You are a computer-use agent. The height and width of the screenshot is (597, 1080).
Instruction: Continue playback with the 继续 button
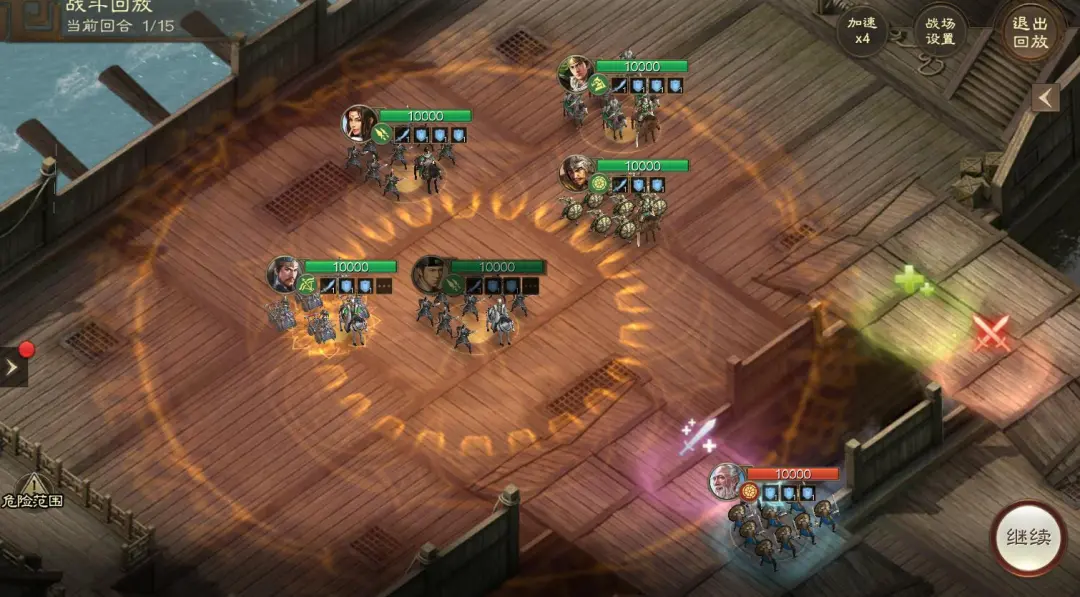(1027, 537)
